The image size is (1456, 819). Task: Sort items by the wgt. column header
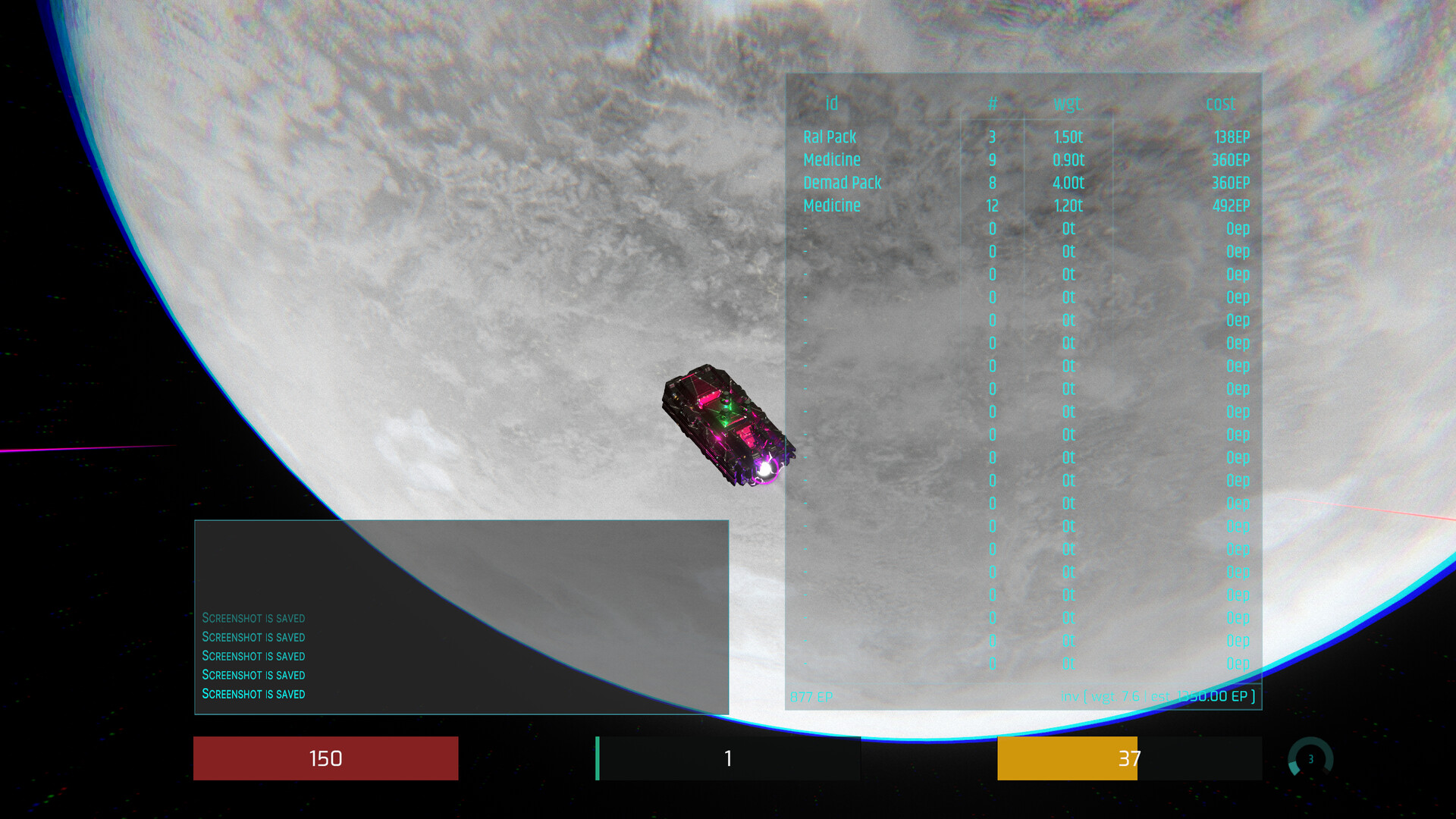point(1069,104)
